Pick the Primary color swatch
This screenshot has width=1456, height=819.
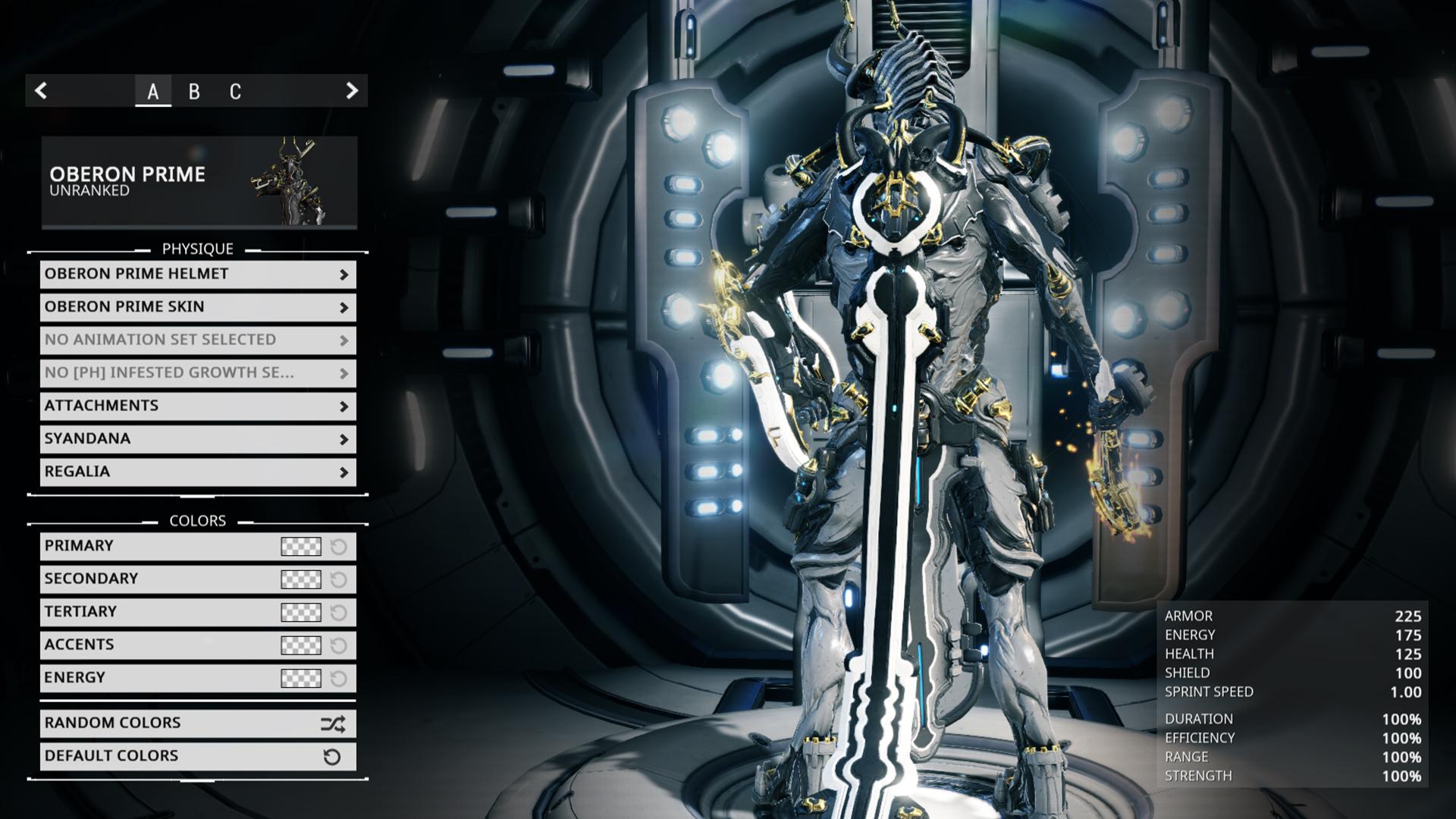301,547
